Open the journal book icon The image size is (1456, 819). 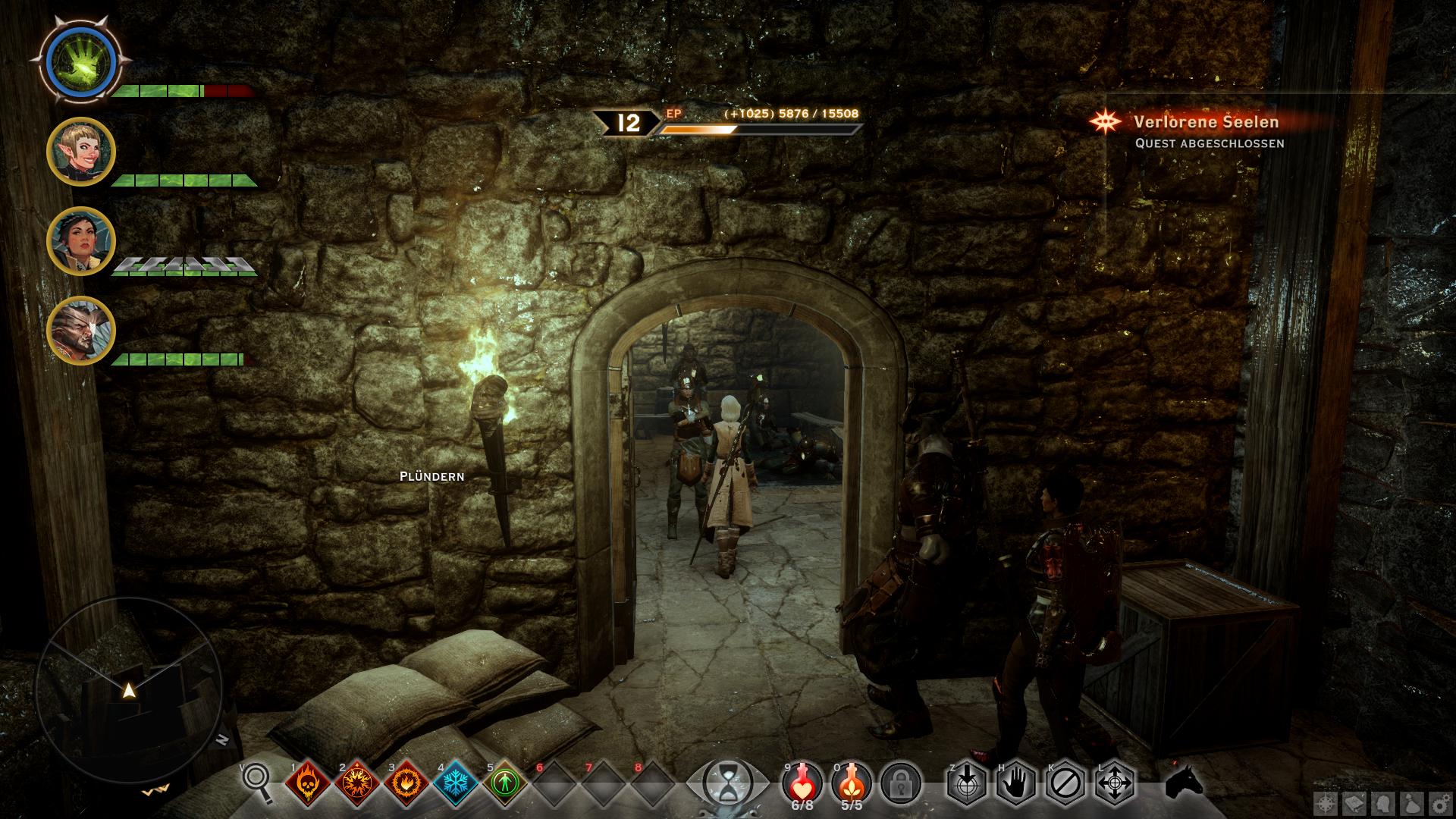[1354, 804]
